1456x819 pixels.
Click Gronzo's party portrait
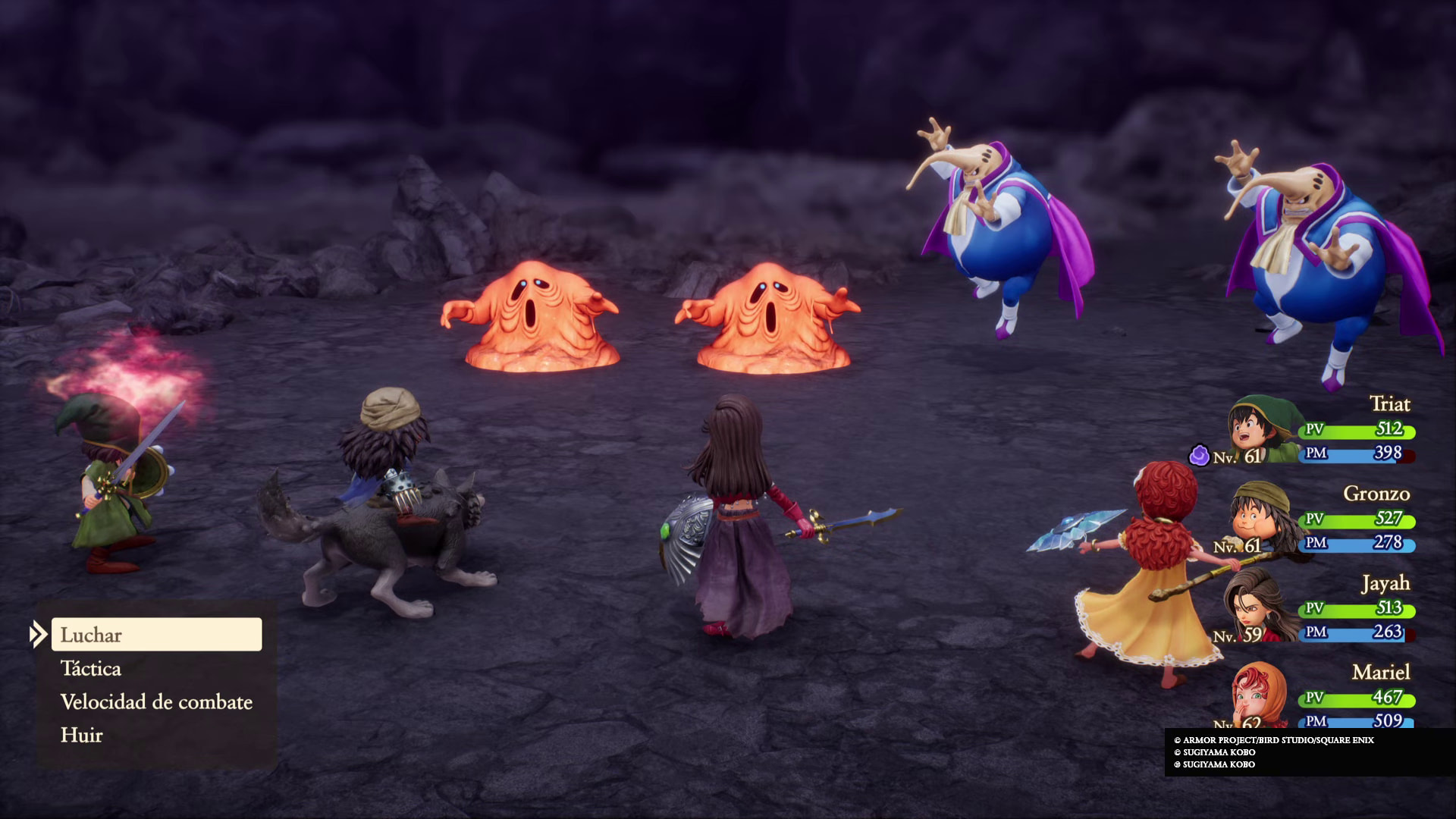click(x=1260, y=519)
